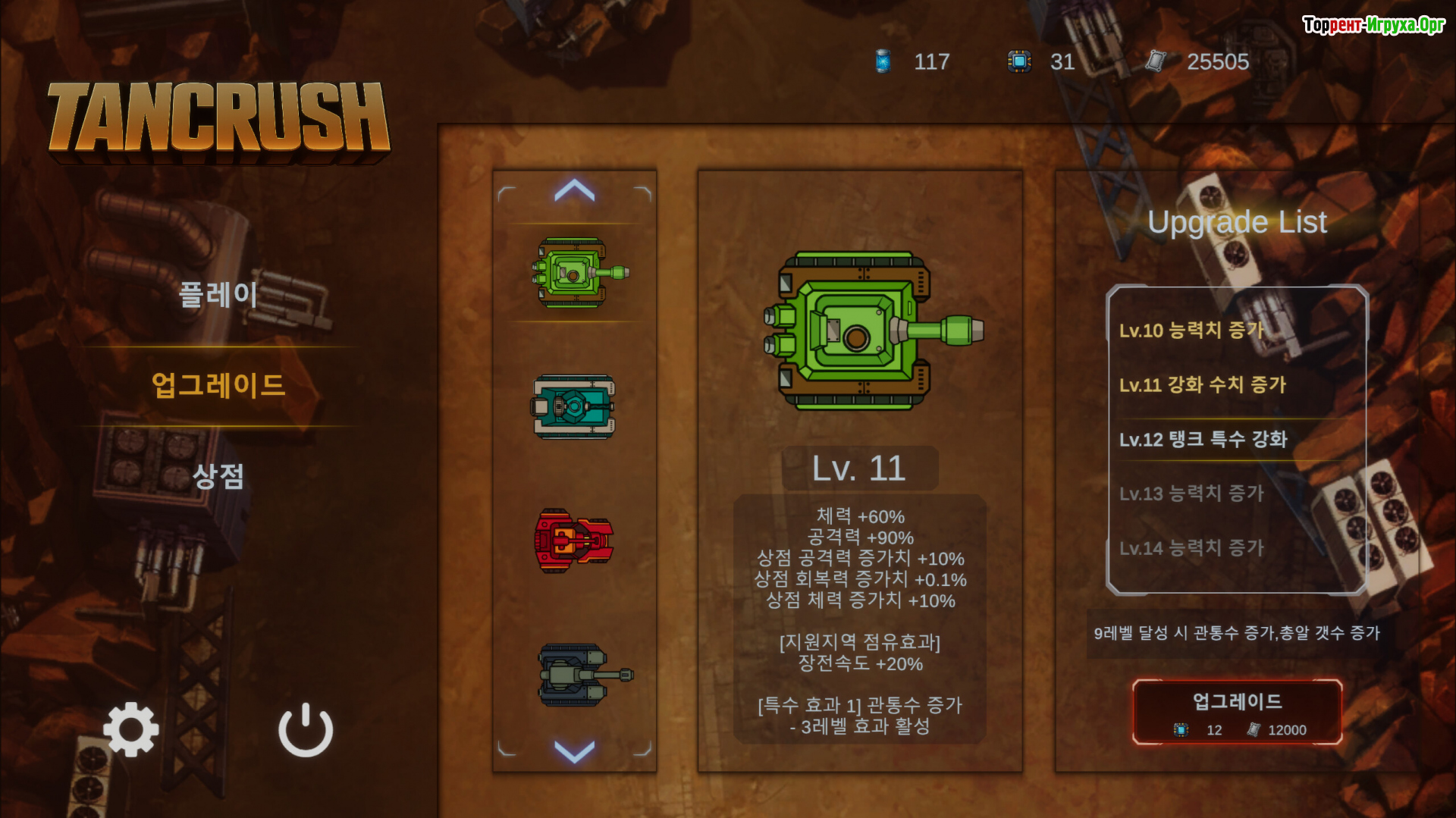View the Lv.14 능력치 증가 upgrade row

tap(1191, 548)
